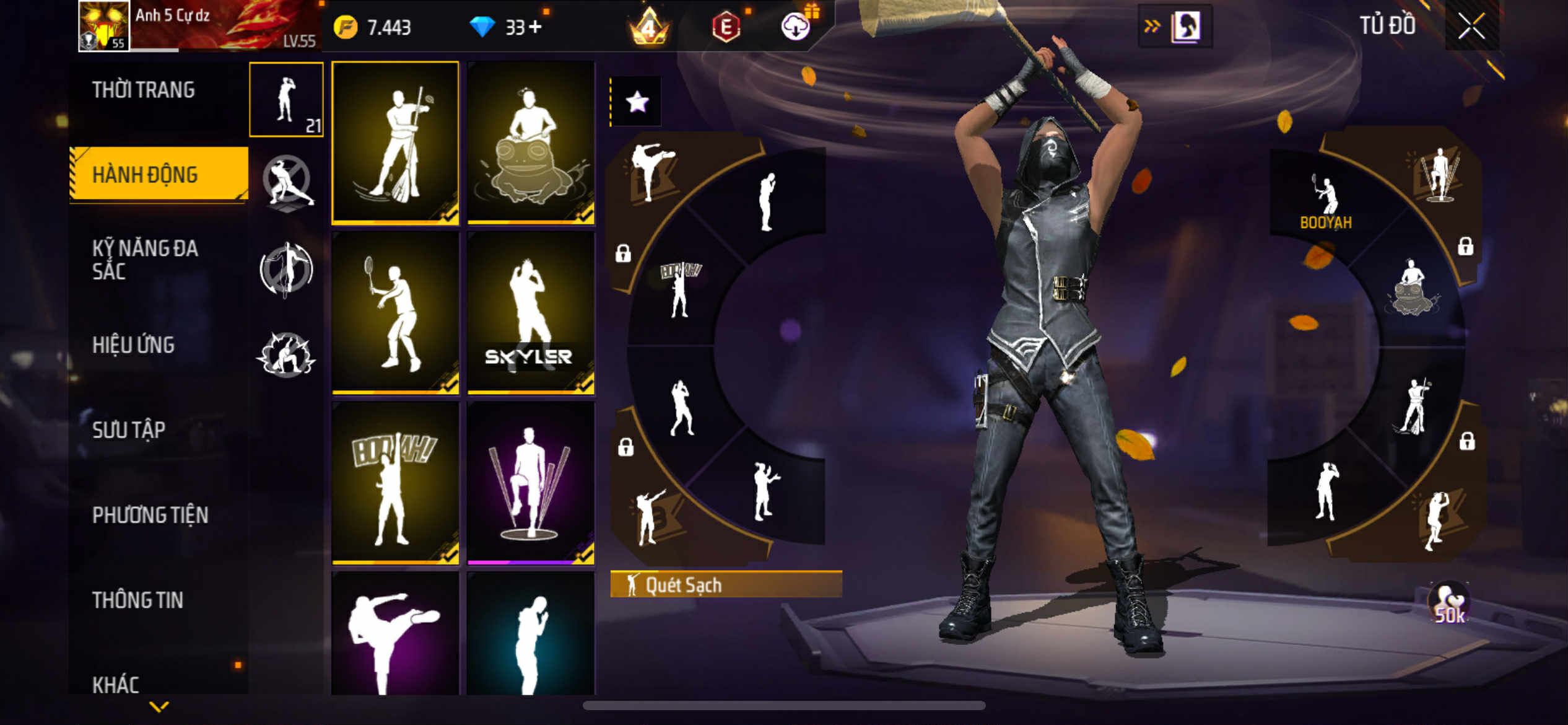
Task: Select the badminton racket emote tile
Action: pyautogui.click(x=395, y=313)
